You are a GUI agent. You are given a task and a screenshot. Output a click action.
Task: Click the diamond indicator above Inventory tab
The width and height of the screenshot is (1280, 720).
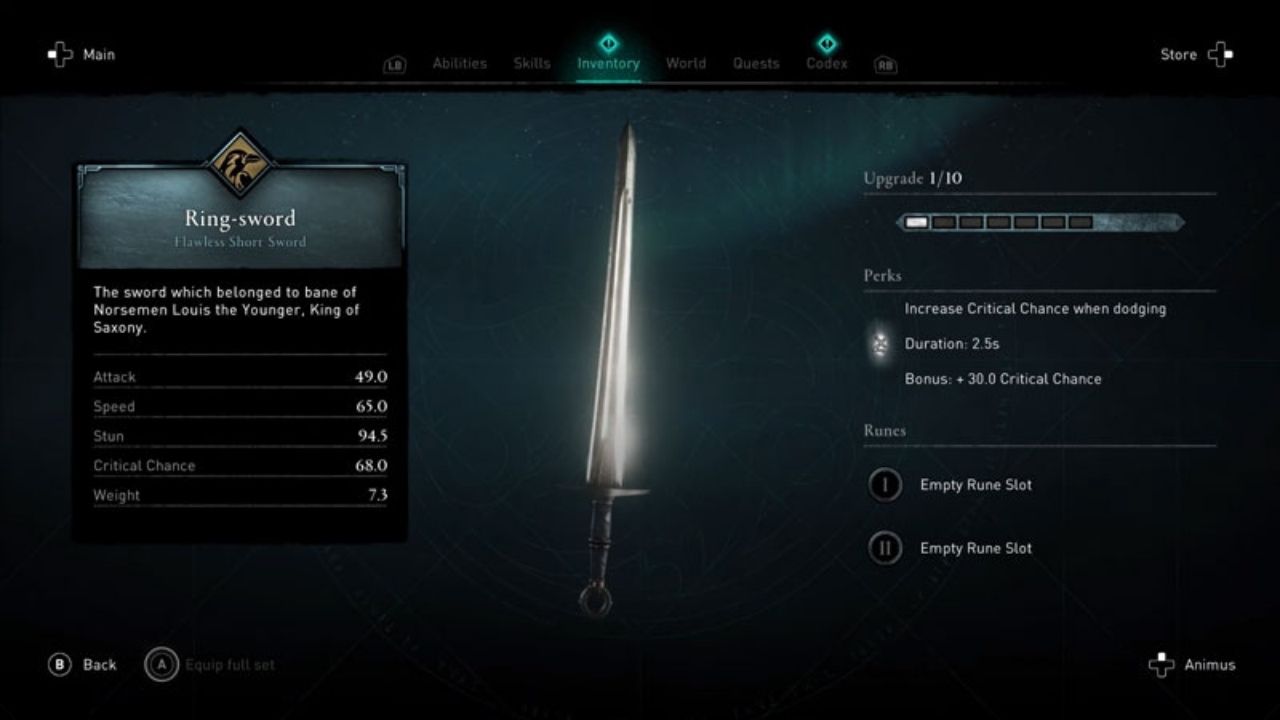coord(609,43)
